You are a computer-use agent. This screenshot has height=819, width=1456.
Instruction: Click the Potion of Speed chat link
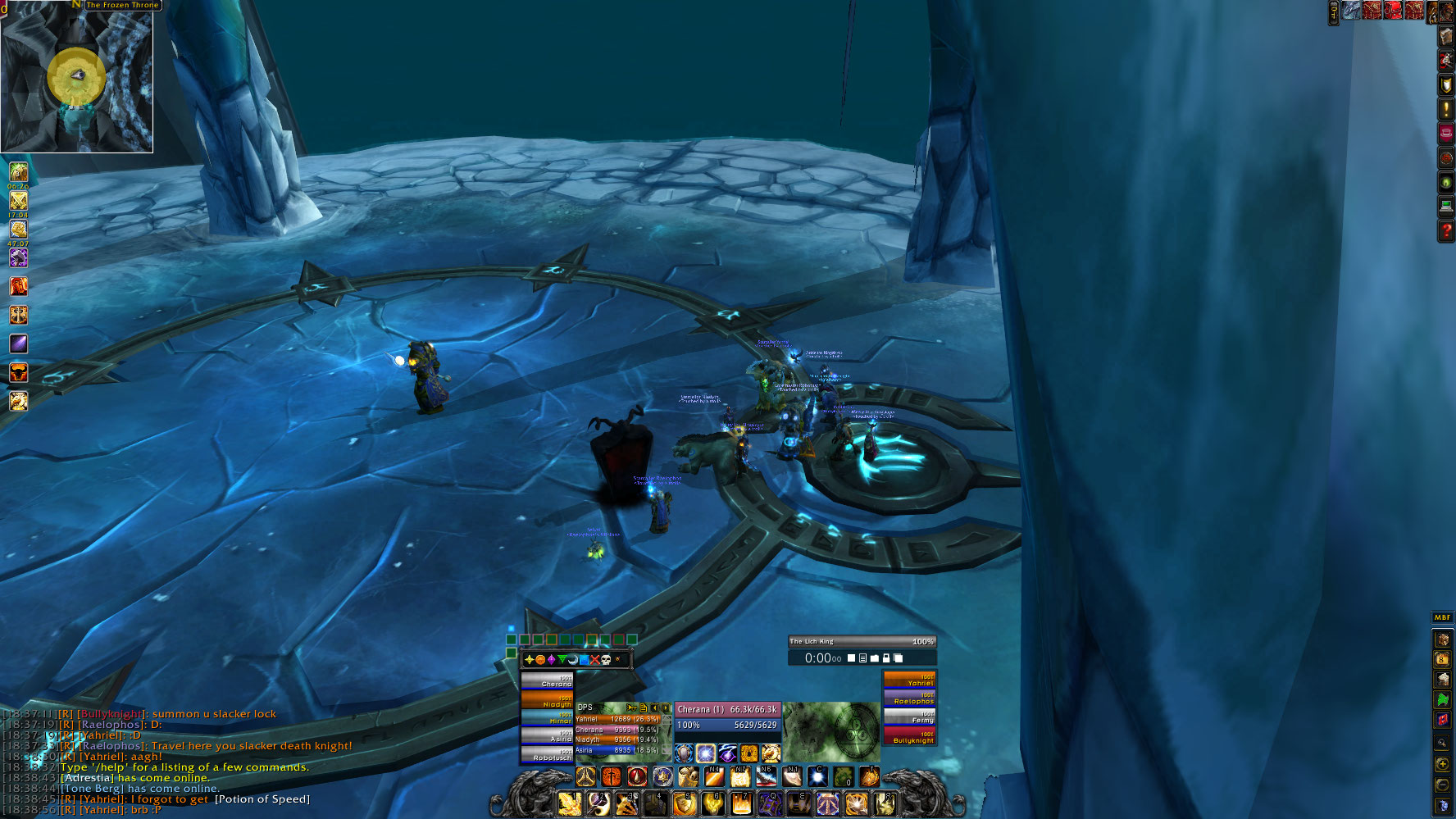(x=262, y=799)
